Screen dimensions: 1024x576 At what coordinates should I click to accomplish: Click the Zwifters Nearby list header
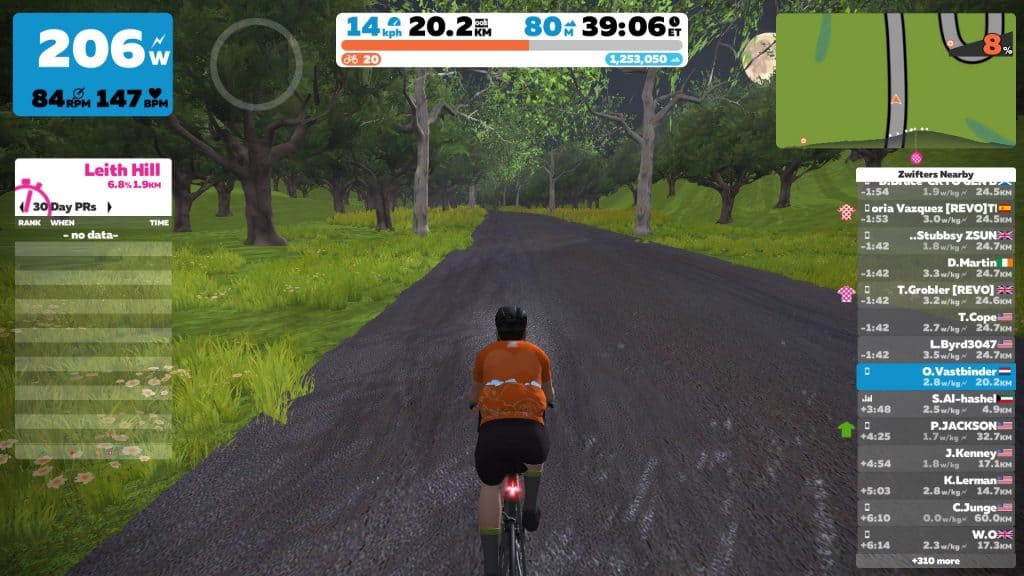point(935,174)
